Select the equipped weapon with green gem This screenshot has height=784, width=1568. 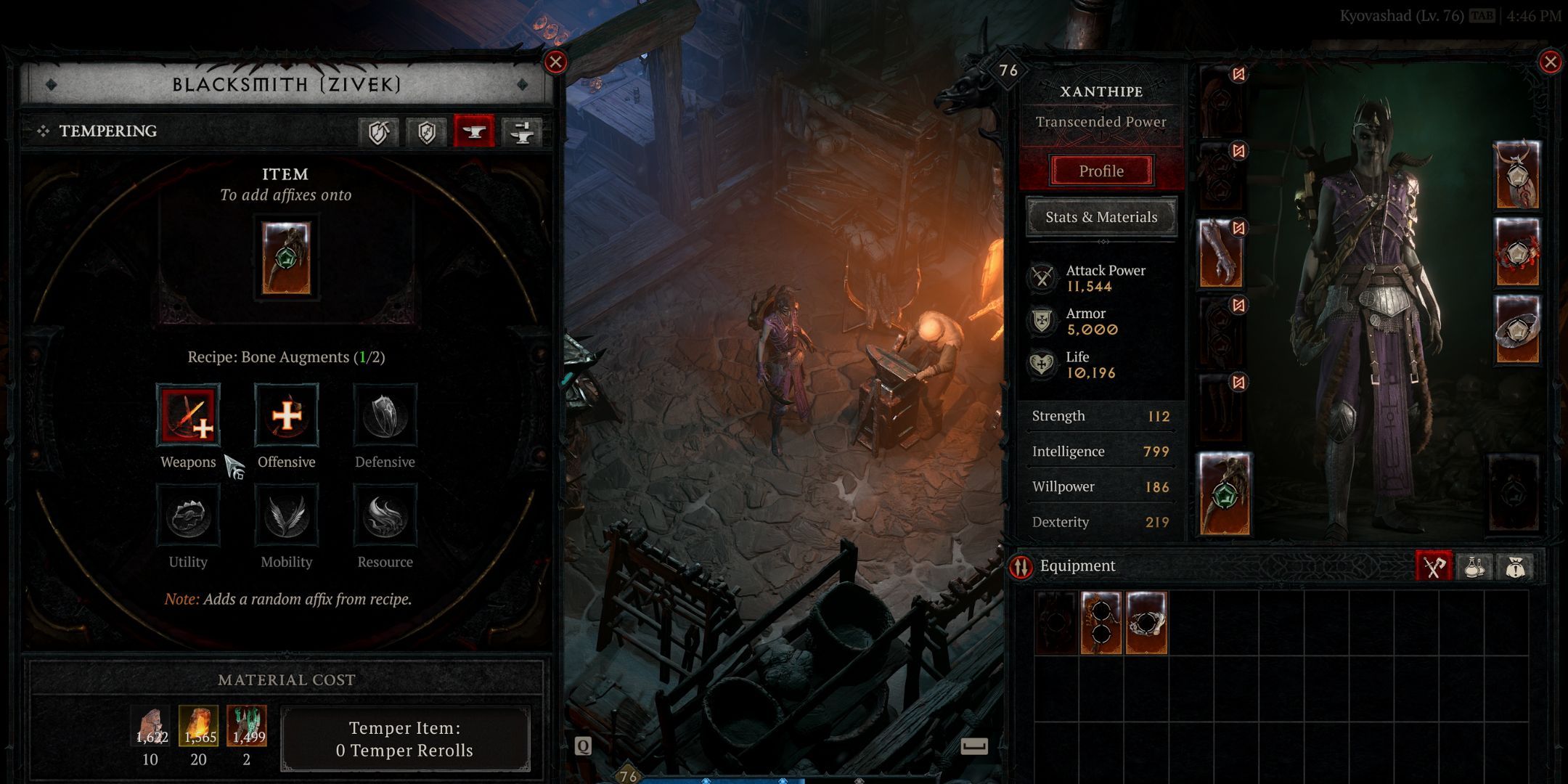tap(1225, 494)
